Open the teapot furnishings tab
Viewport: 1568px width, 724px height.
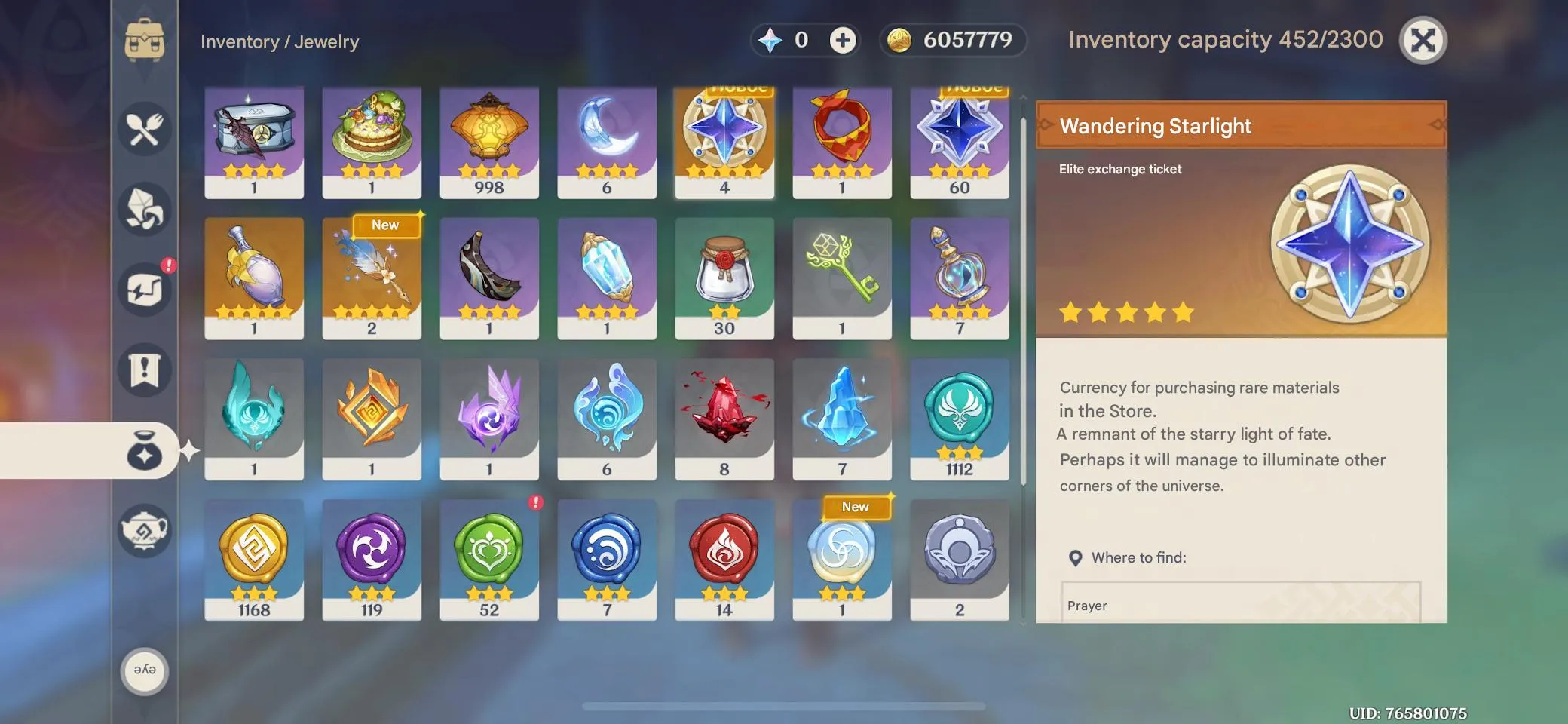coord(144,530)
